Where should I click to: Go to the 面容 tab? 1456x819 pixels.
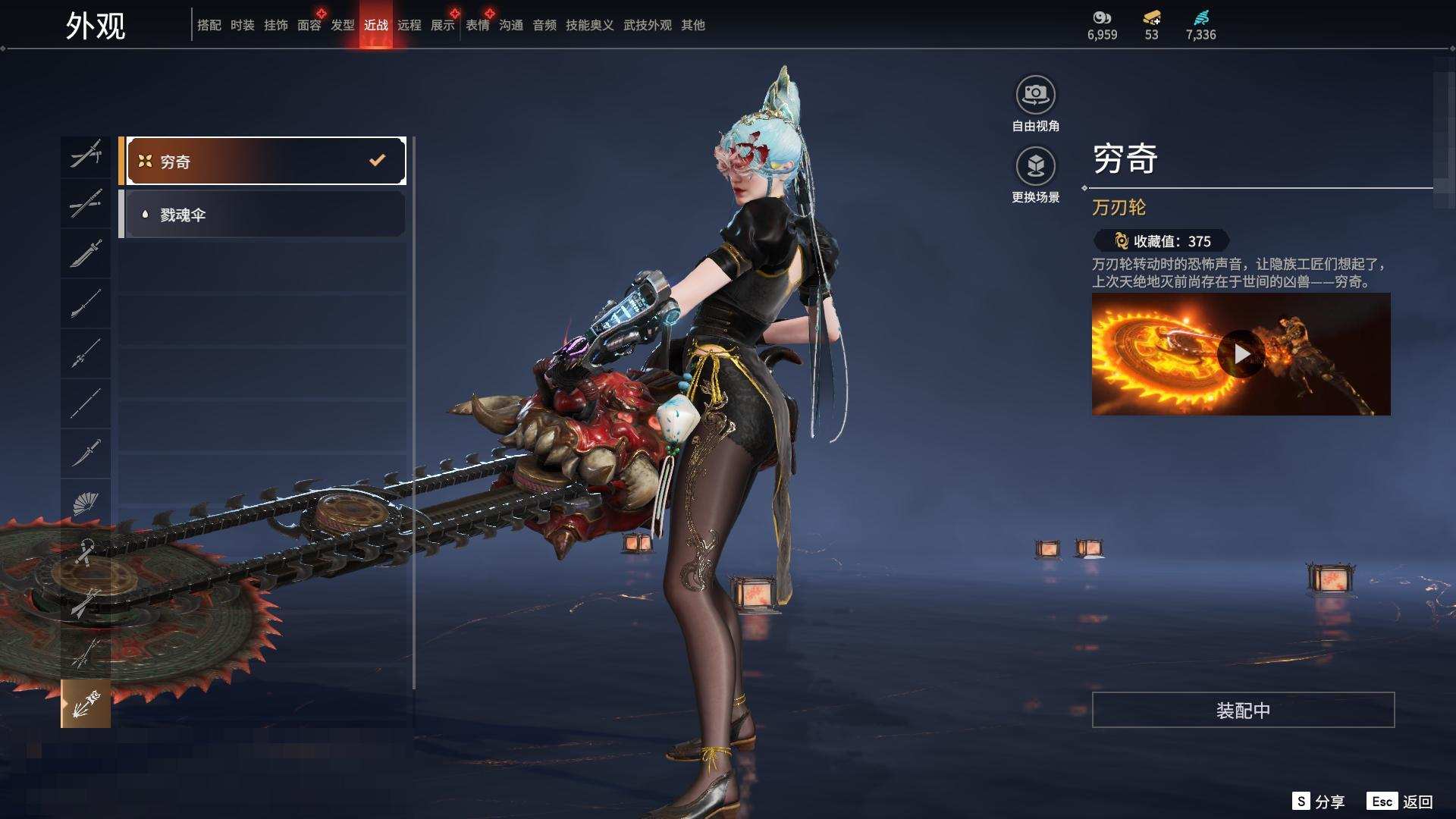point(309,25)
